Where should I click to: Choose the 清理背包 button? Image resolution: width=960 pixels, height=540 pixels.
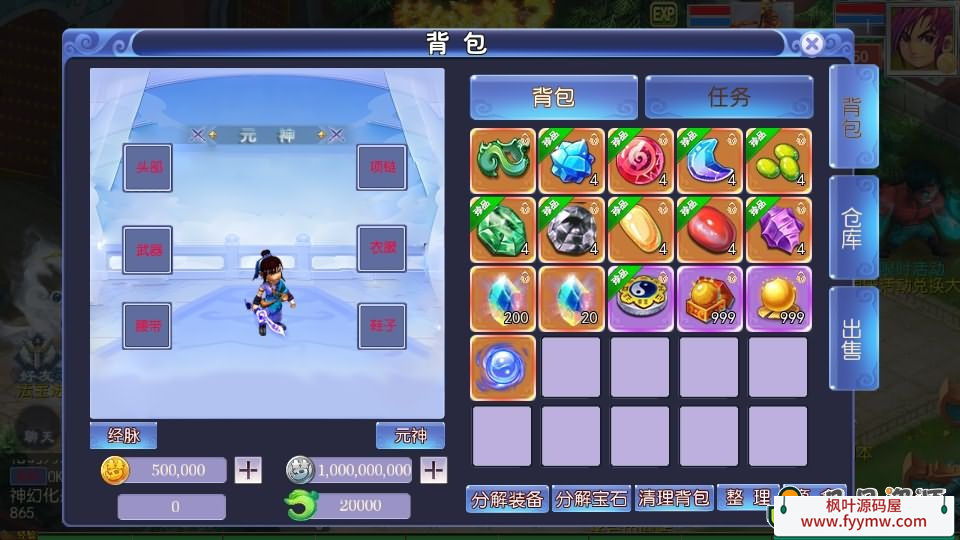(x=673, y=498)
